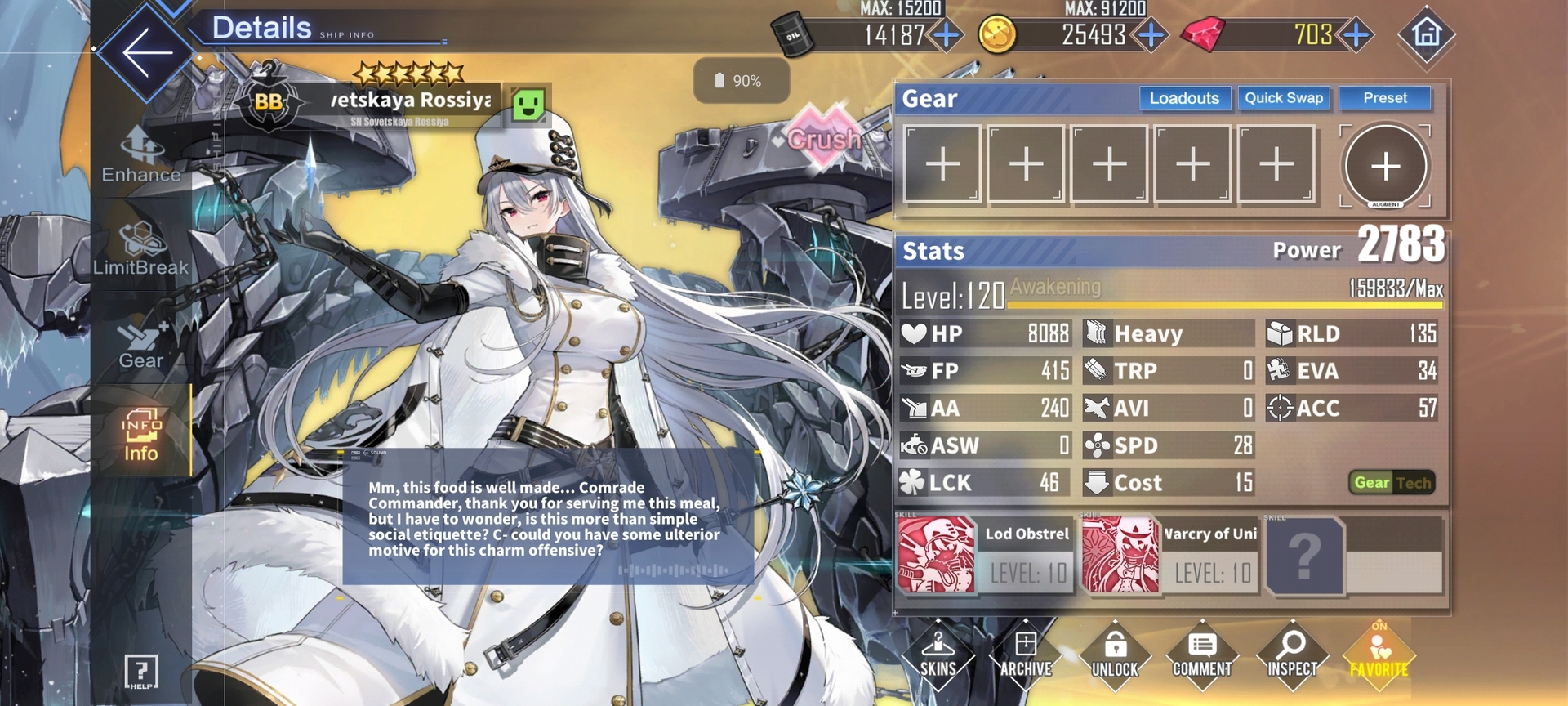
Task: Add more oil with the plus button
Action: 947,35
